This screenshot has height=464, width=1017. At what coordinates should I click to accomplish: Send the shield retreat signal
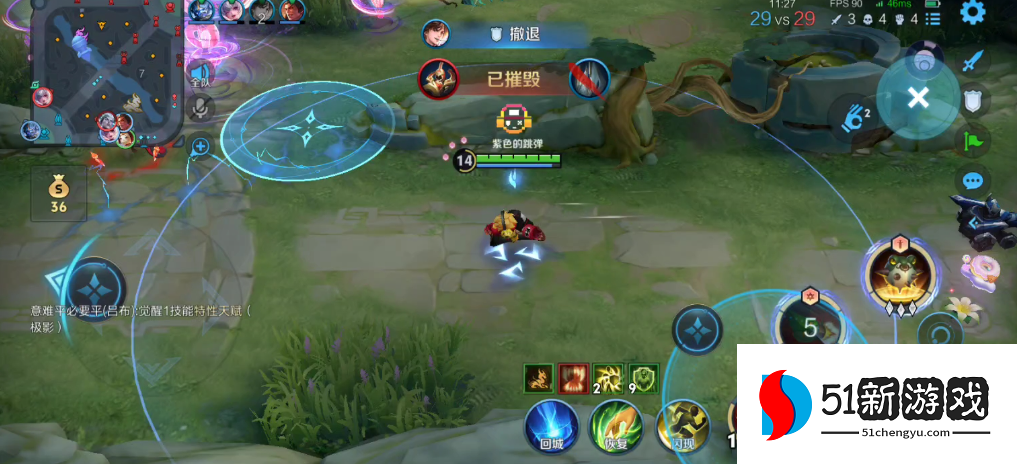[x=973, y=100]
